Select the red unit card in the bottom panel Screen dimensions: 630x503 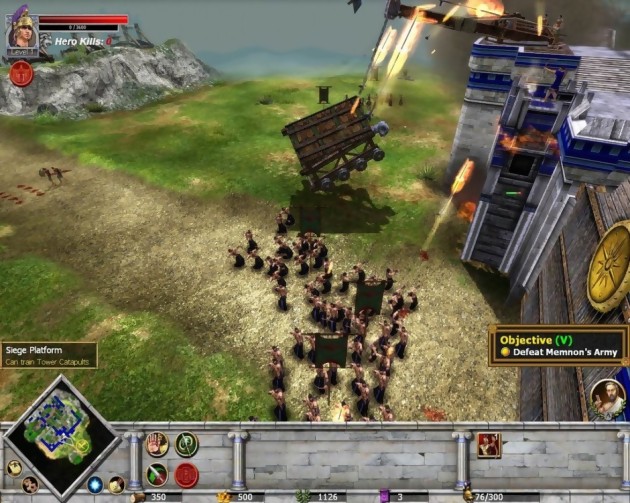488,446
